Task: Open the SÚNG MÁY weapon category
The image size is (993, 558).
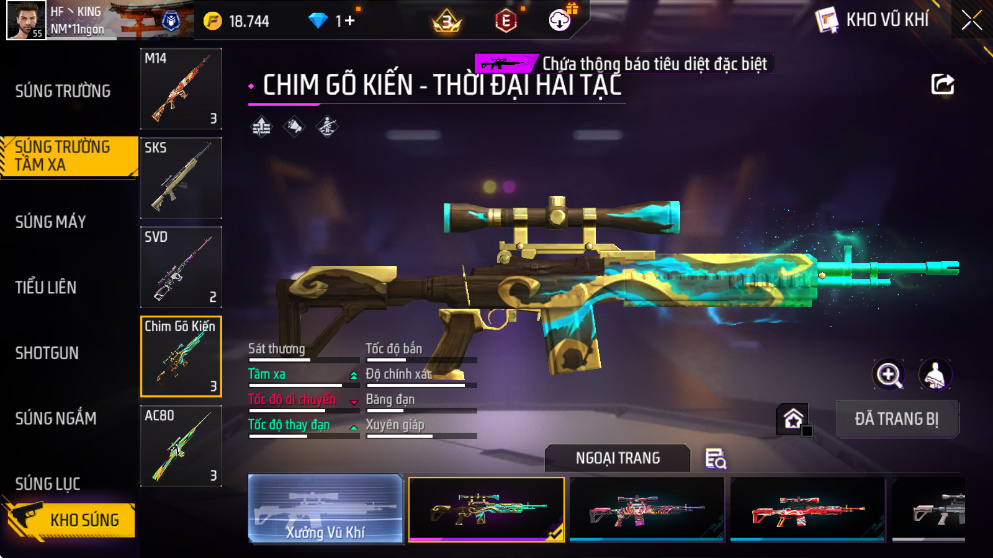Action: pos(51,222)
